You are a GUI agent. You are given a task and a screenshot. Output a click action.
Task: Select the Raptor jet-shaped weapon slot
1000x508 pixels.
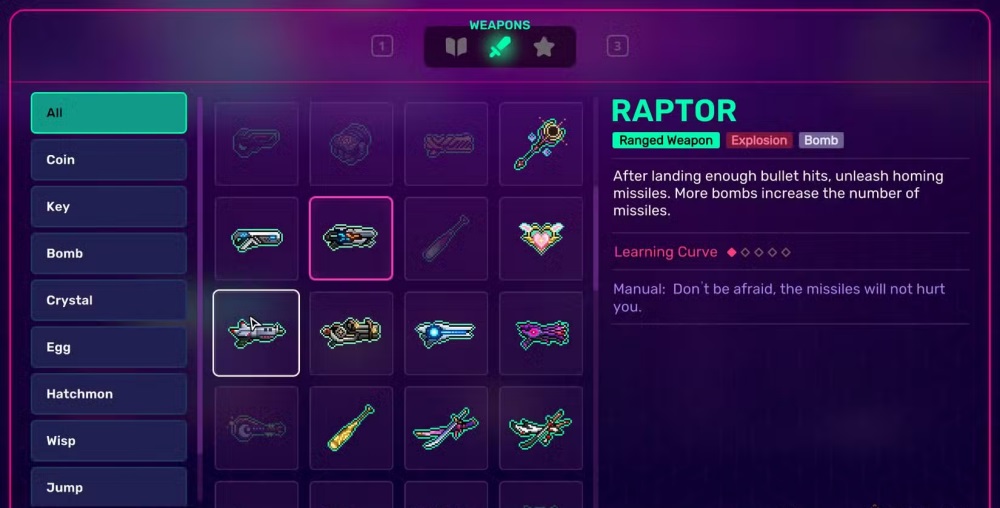pos(256,333)
